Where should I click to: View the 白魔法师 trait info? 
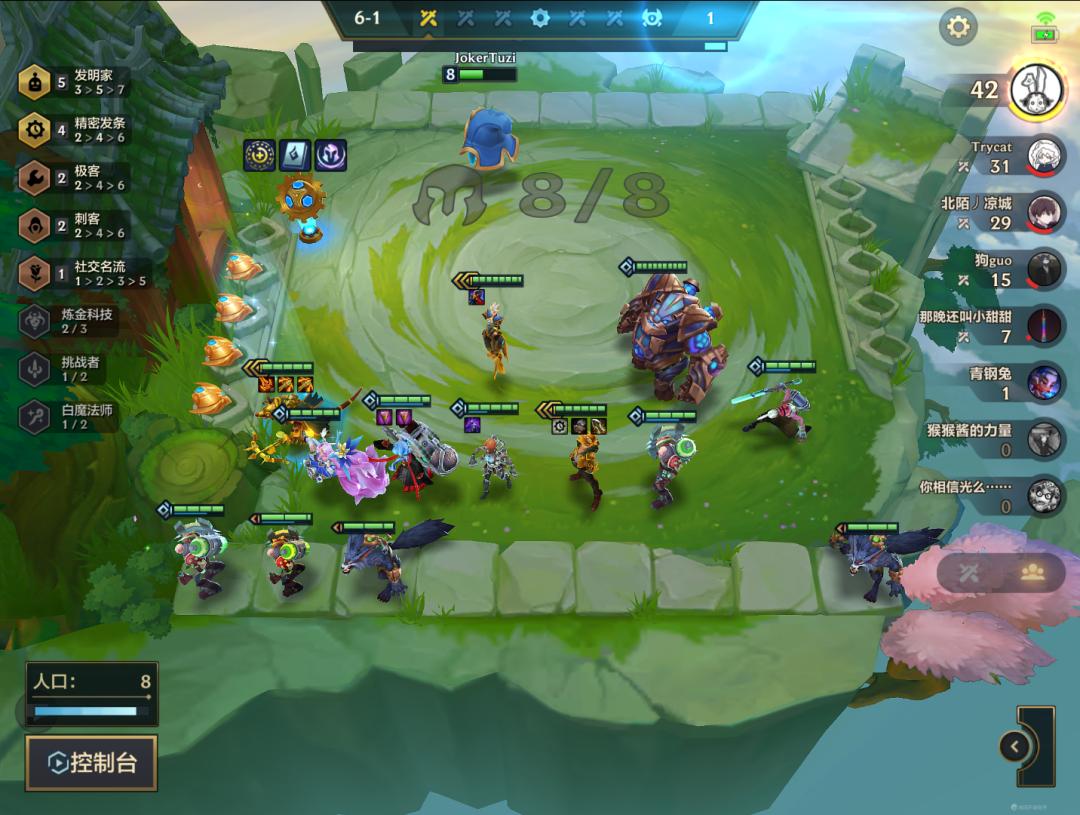tap(36, 417)
